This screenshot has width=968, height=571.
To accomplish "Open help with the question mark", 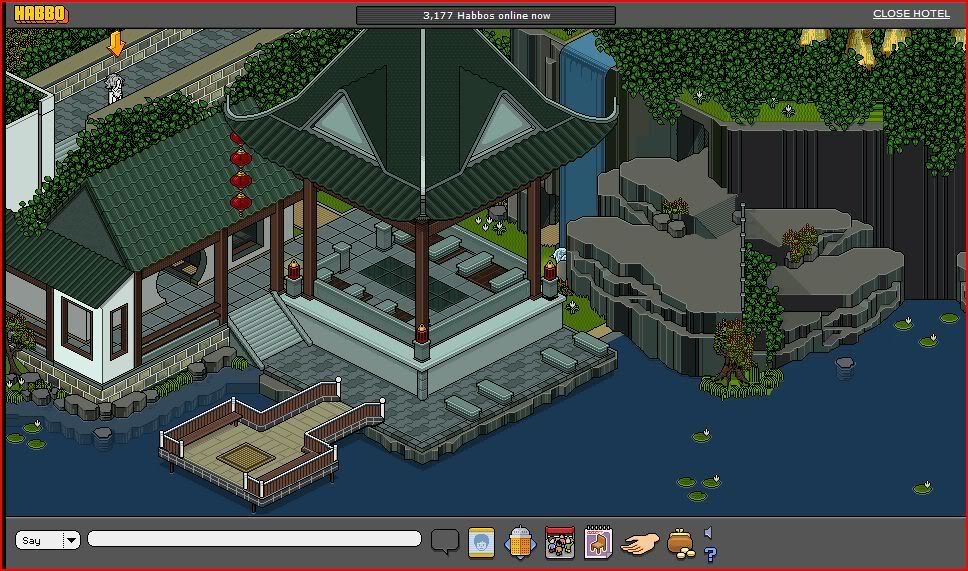I will pos(710,553).
